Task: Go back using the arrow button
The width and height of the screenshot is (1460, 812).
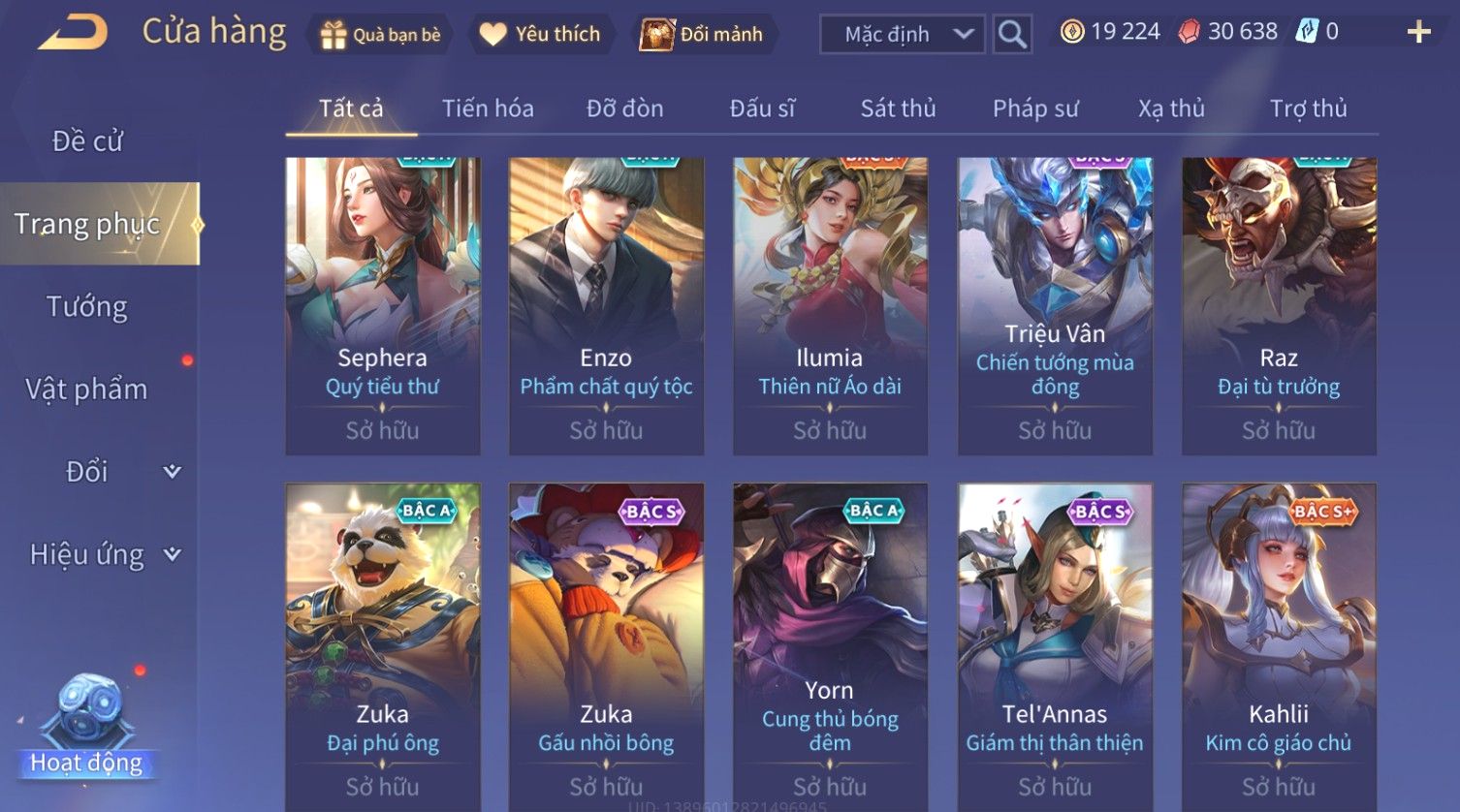Action: tap(74, 33)
